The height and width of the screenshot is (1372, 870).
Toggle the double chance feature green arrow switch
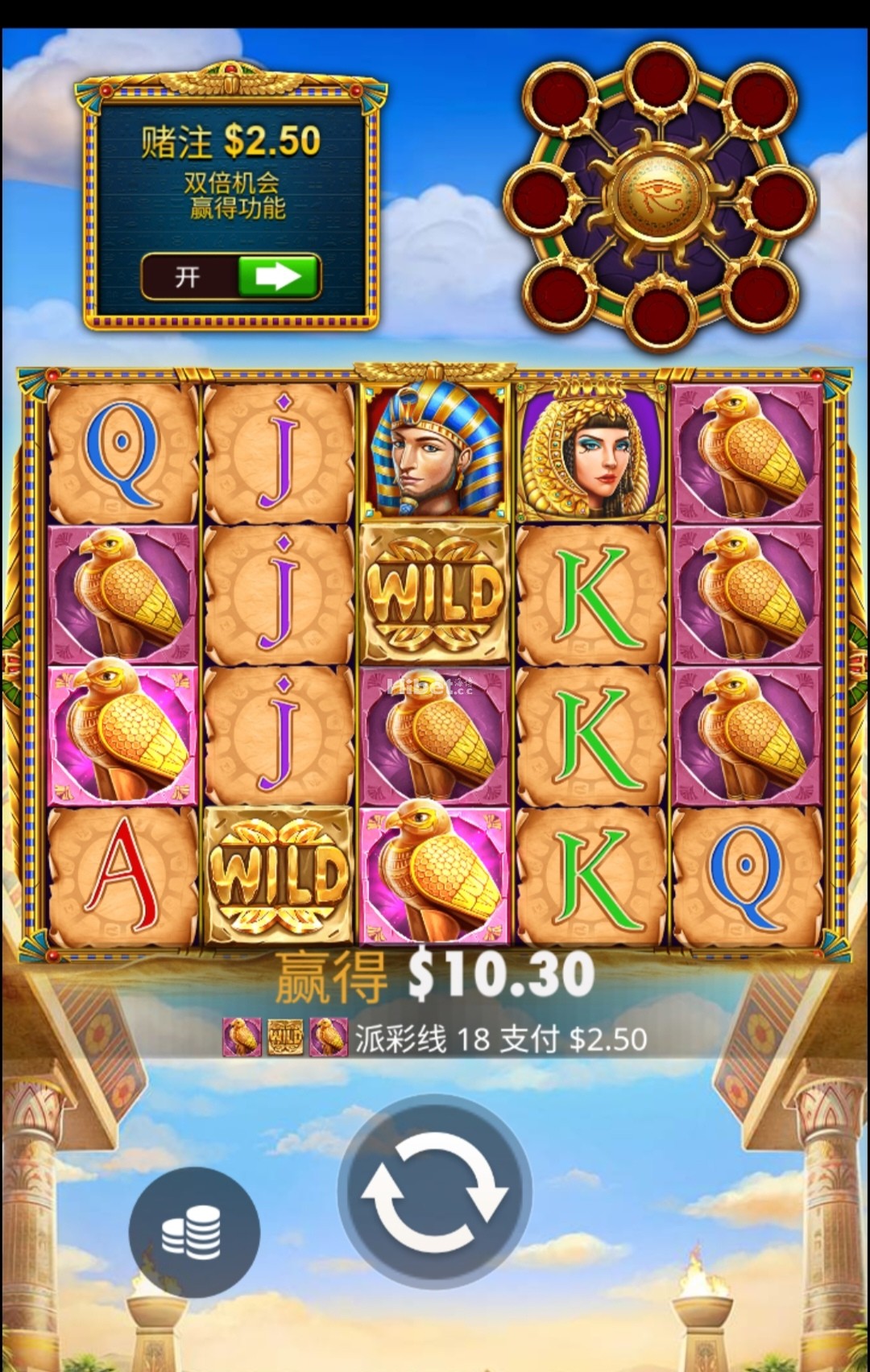[x=276, y=277]
